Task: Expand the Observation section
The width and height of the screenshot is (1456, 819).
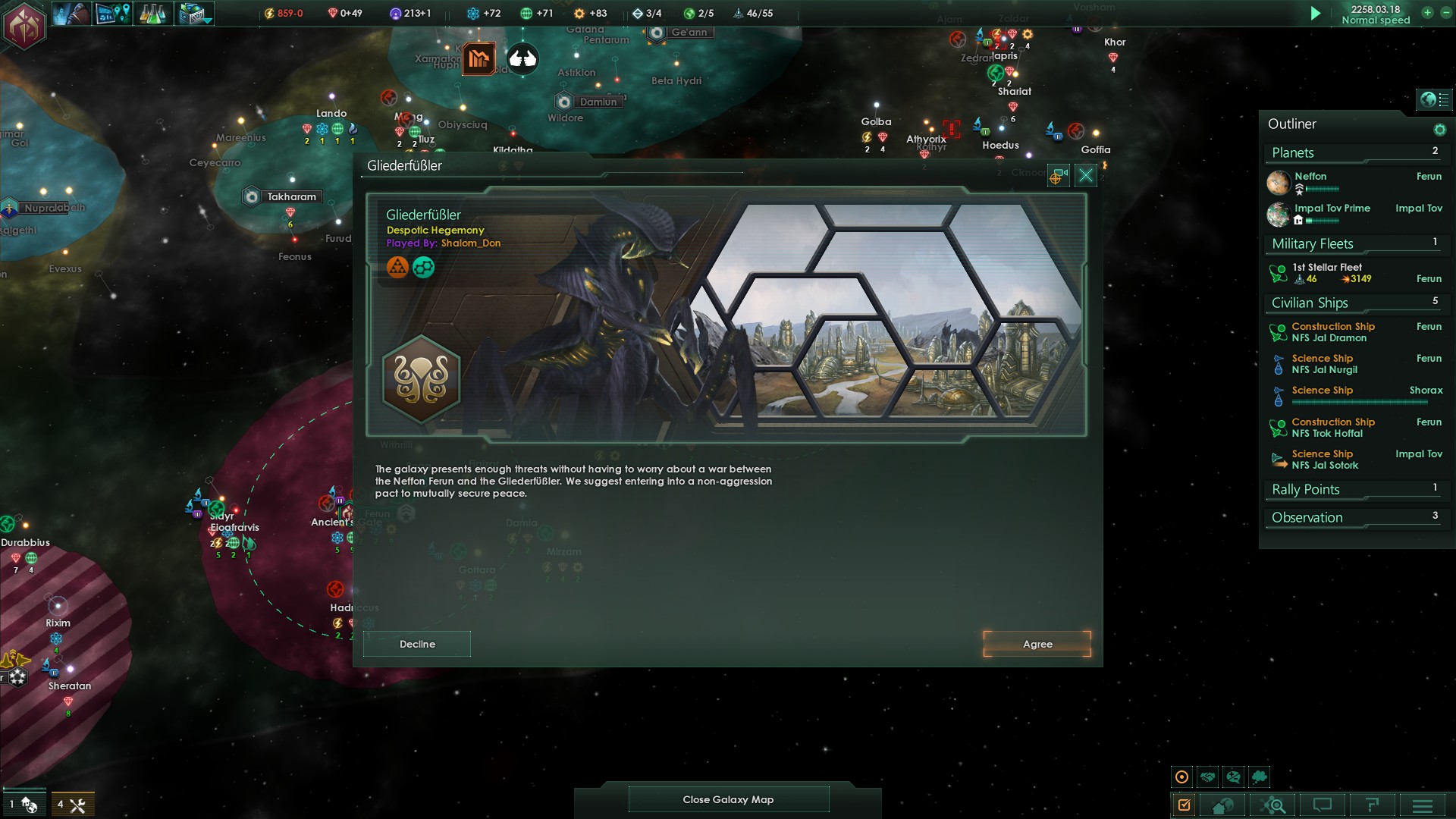Action: coord(1307,518)
